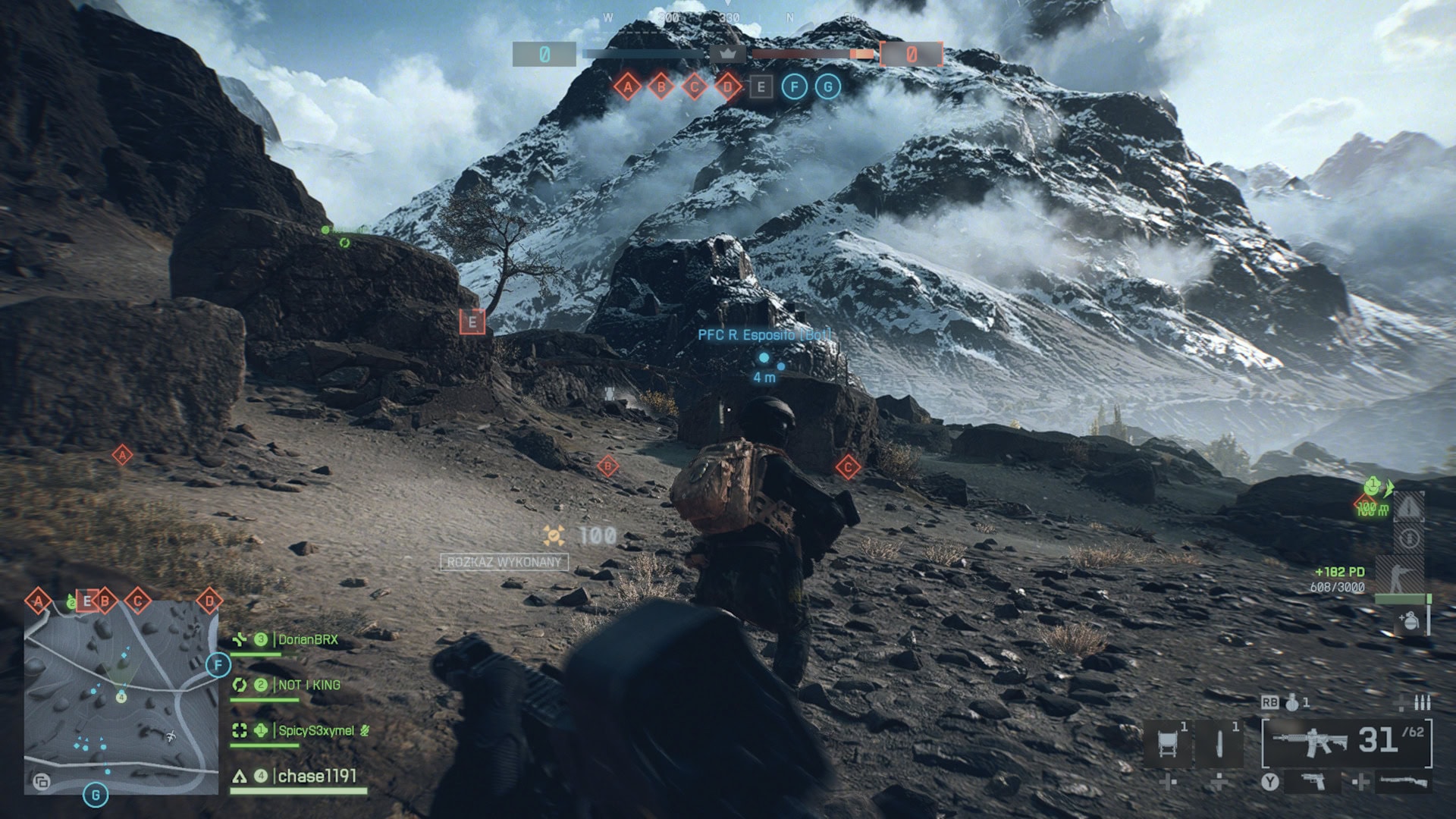Select objective A tab at the top bar
The width and height of the screenshot is (1456, 819).
click(x=627, y=87)
